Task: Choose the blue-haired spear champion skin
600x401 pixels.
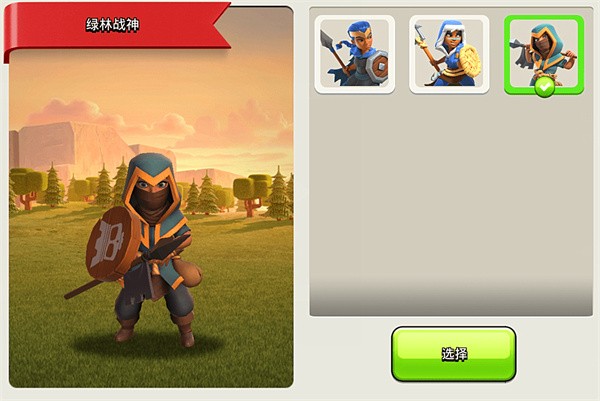Action: click(355, 54)
